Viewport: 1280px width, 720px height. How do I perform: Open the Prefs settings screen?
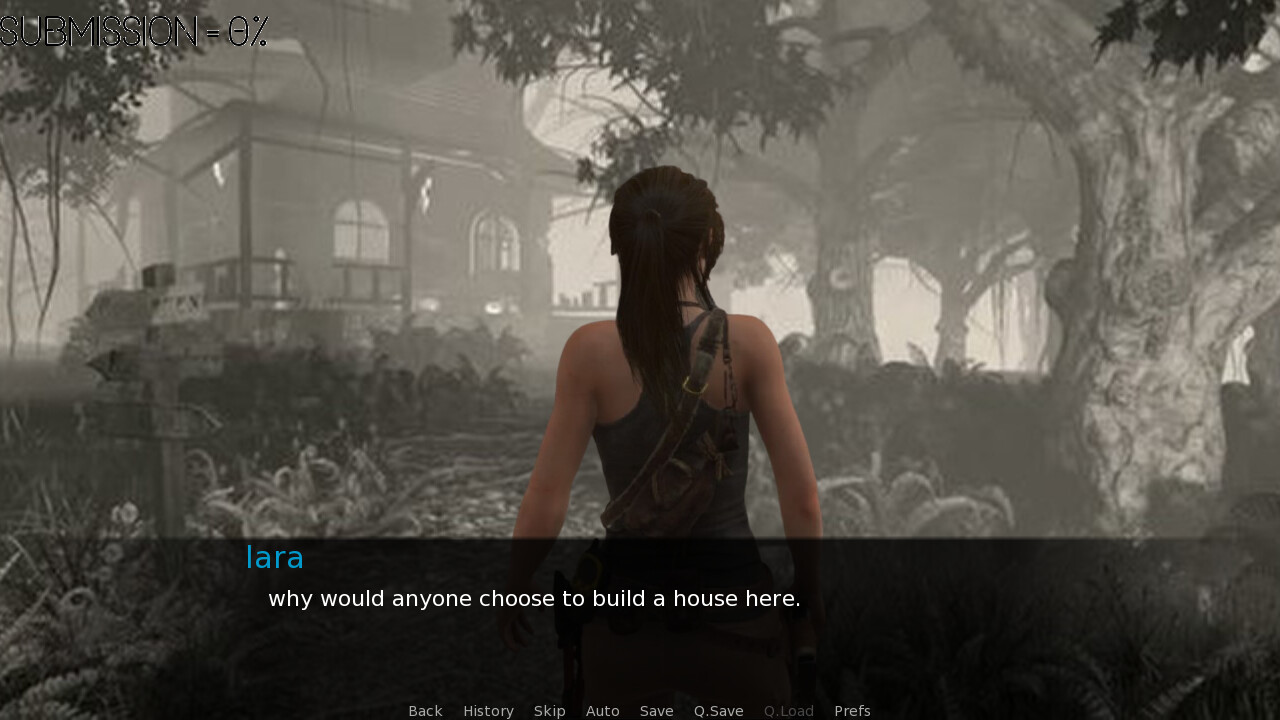[852, 710]
